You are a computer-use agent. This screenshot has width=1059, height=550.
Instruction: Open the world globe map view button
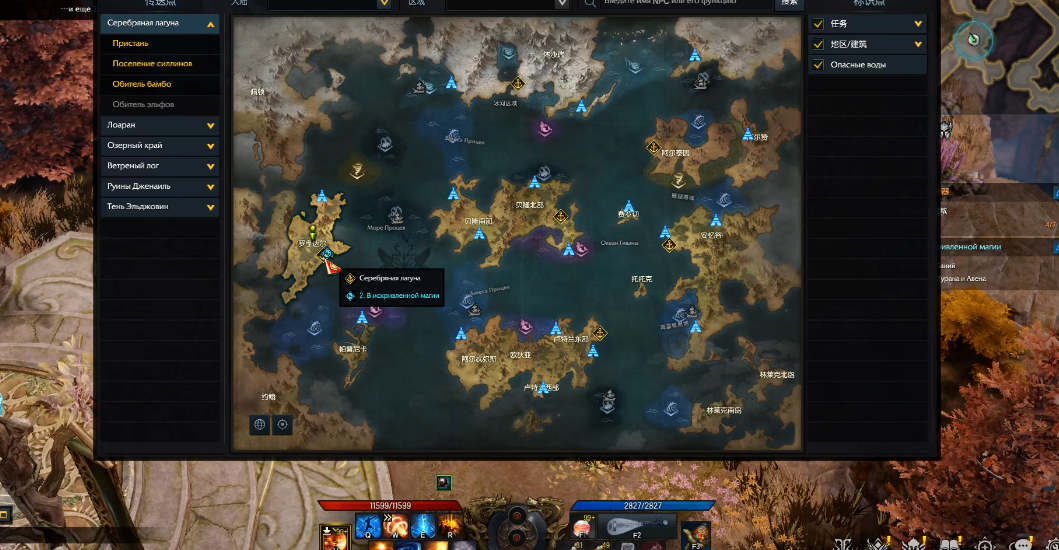coord(261,424)
